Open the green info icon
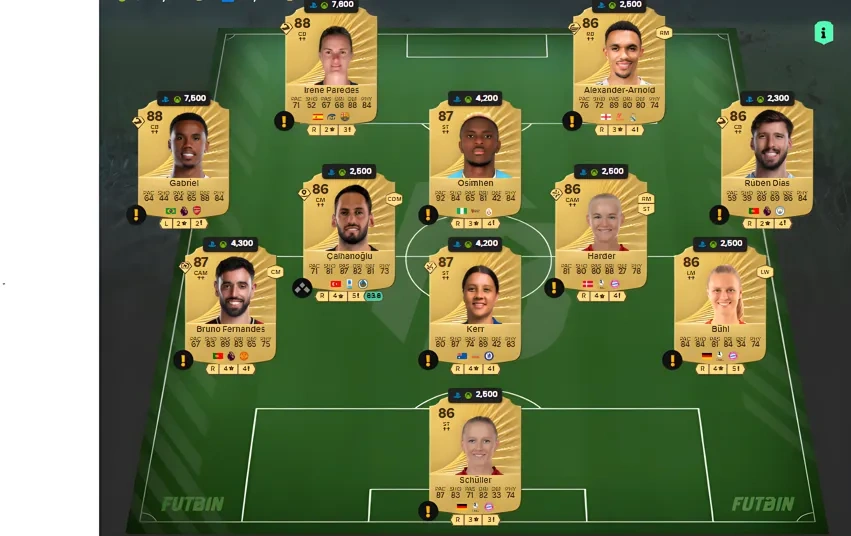The height and width of the screenshot is (536, 851). [823, 33]
